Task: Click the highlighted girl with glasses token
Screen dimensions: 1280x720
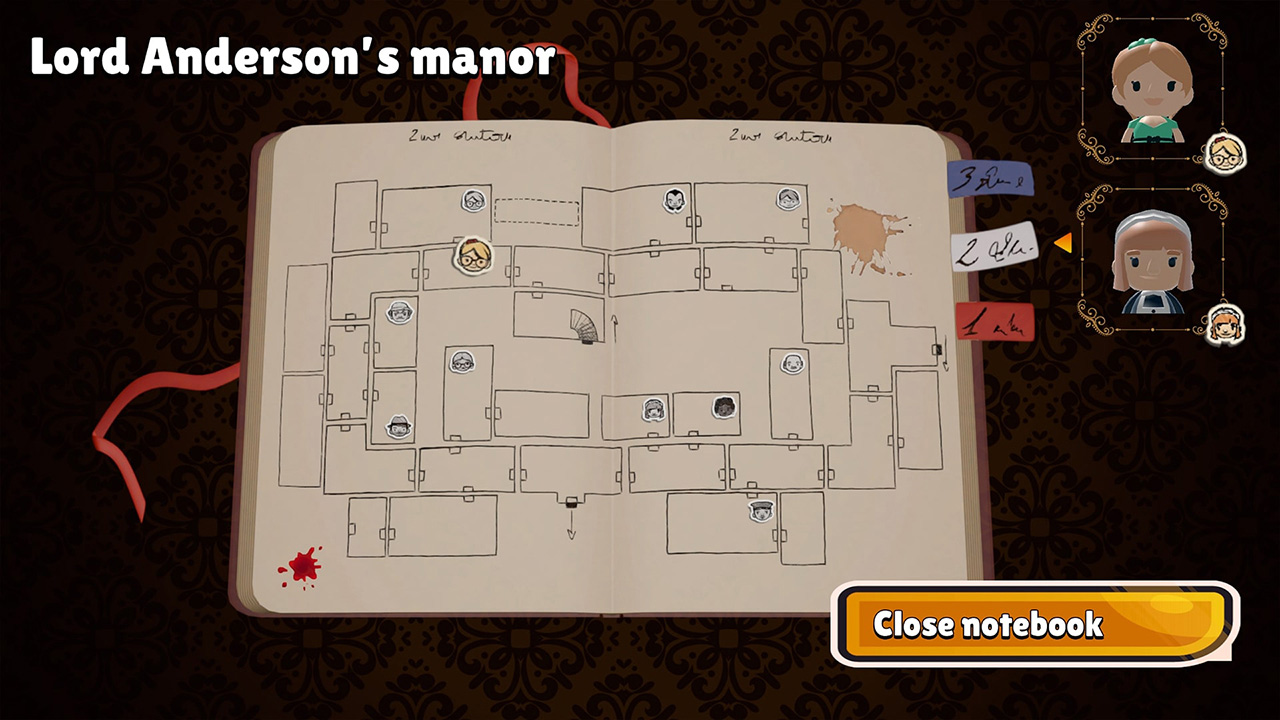Action: [475, 257]
